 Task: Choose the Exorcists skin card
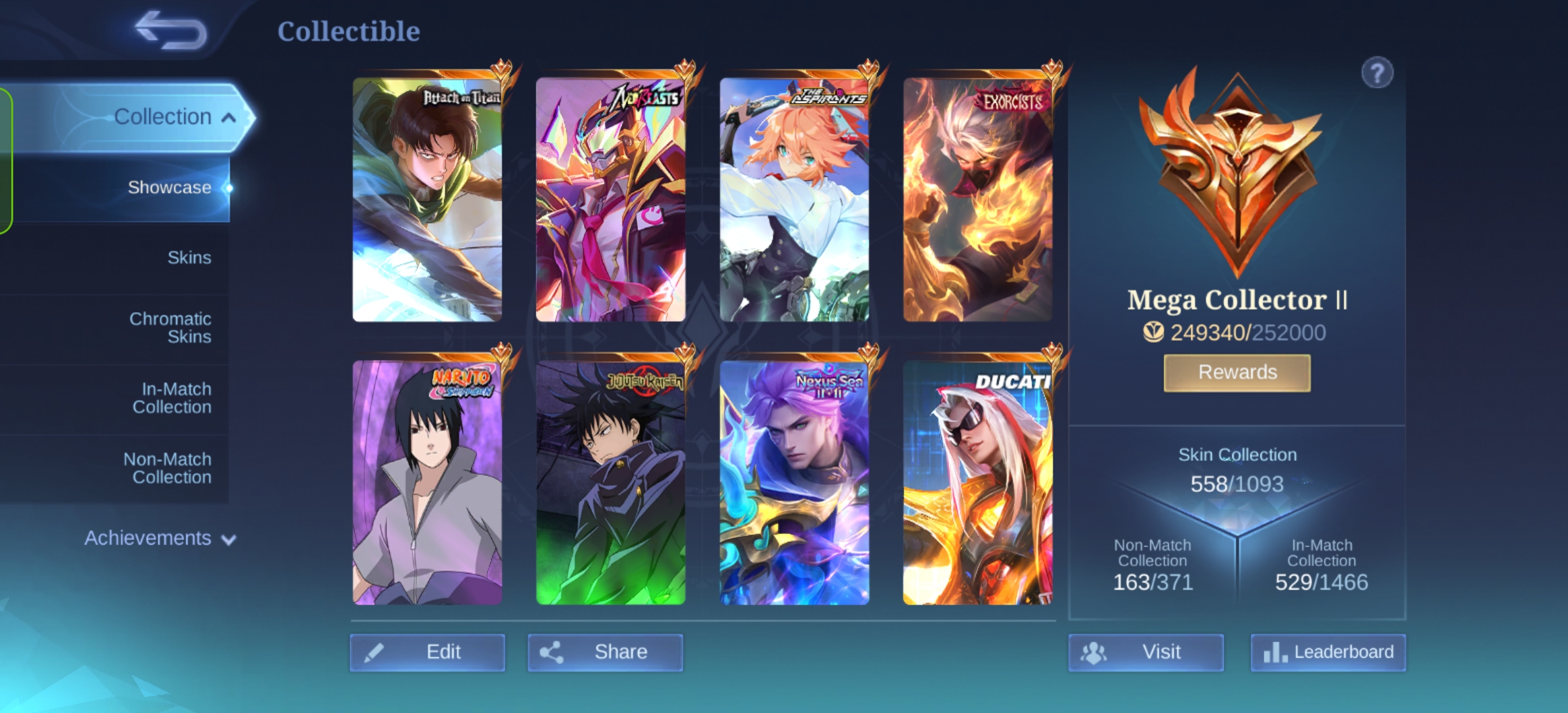977,199
